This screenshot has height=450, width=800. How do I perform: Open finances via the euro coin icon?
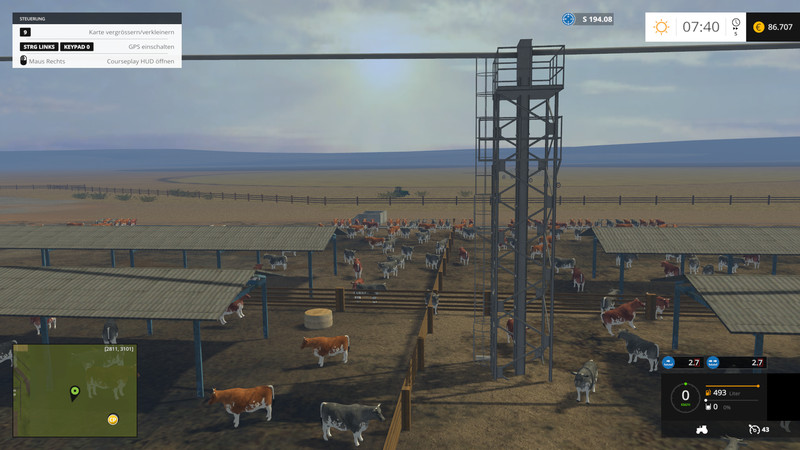[758, 27]
